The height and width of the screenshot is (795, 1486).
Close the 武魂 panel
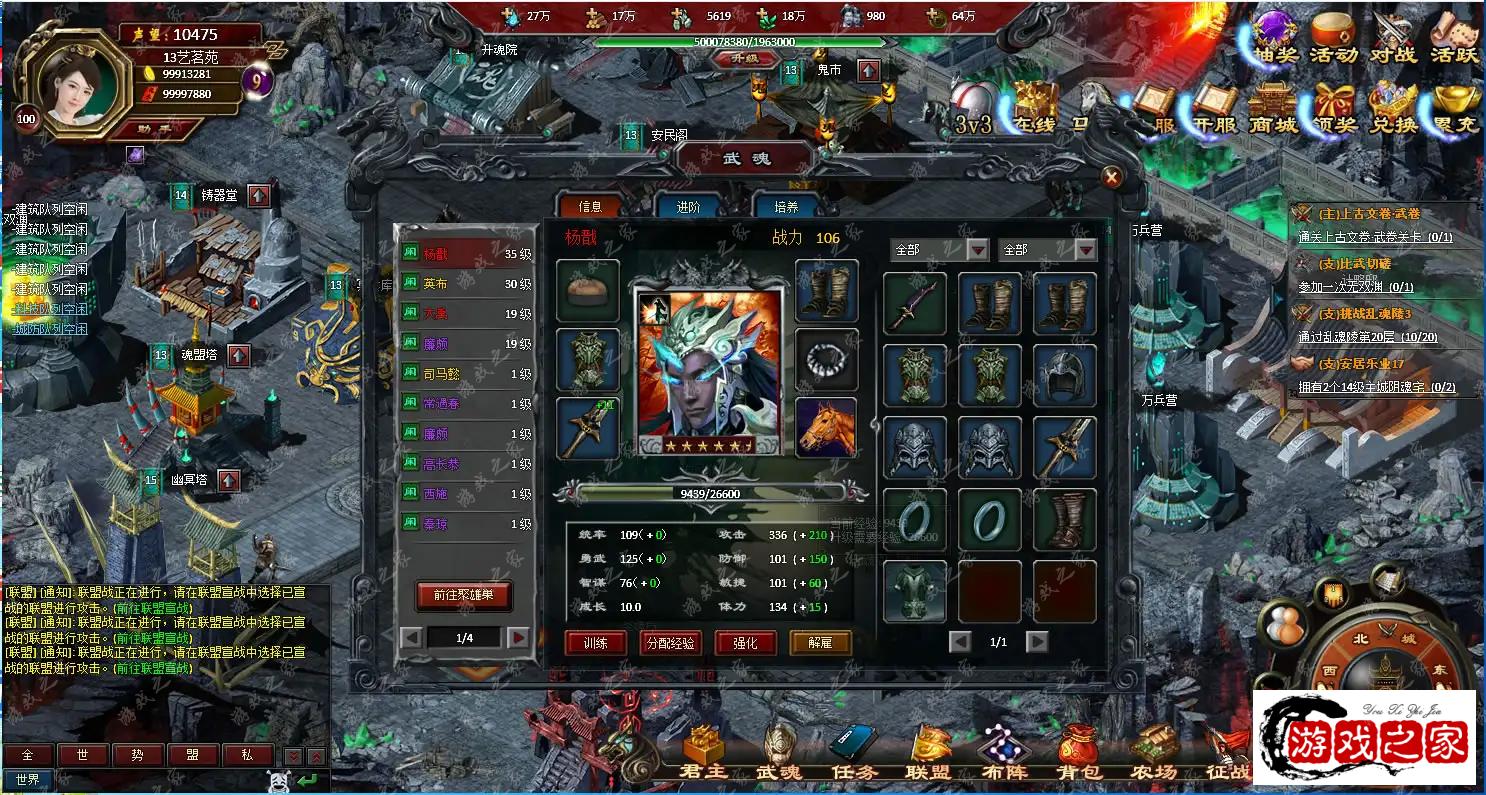[x=1111, y=177]
